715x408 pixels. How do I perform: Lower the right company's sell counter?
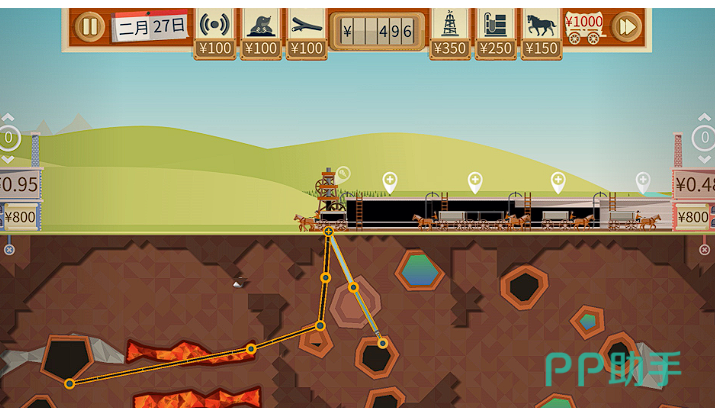click(x=706, y=159)
